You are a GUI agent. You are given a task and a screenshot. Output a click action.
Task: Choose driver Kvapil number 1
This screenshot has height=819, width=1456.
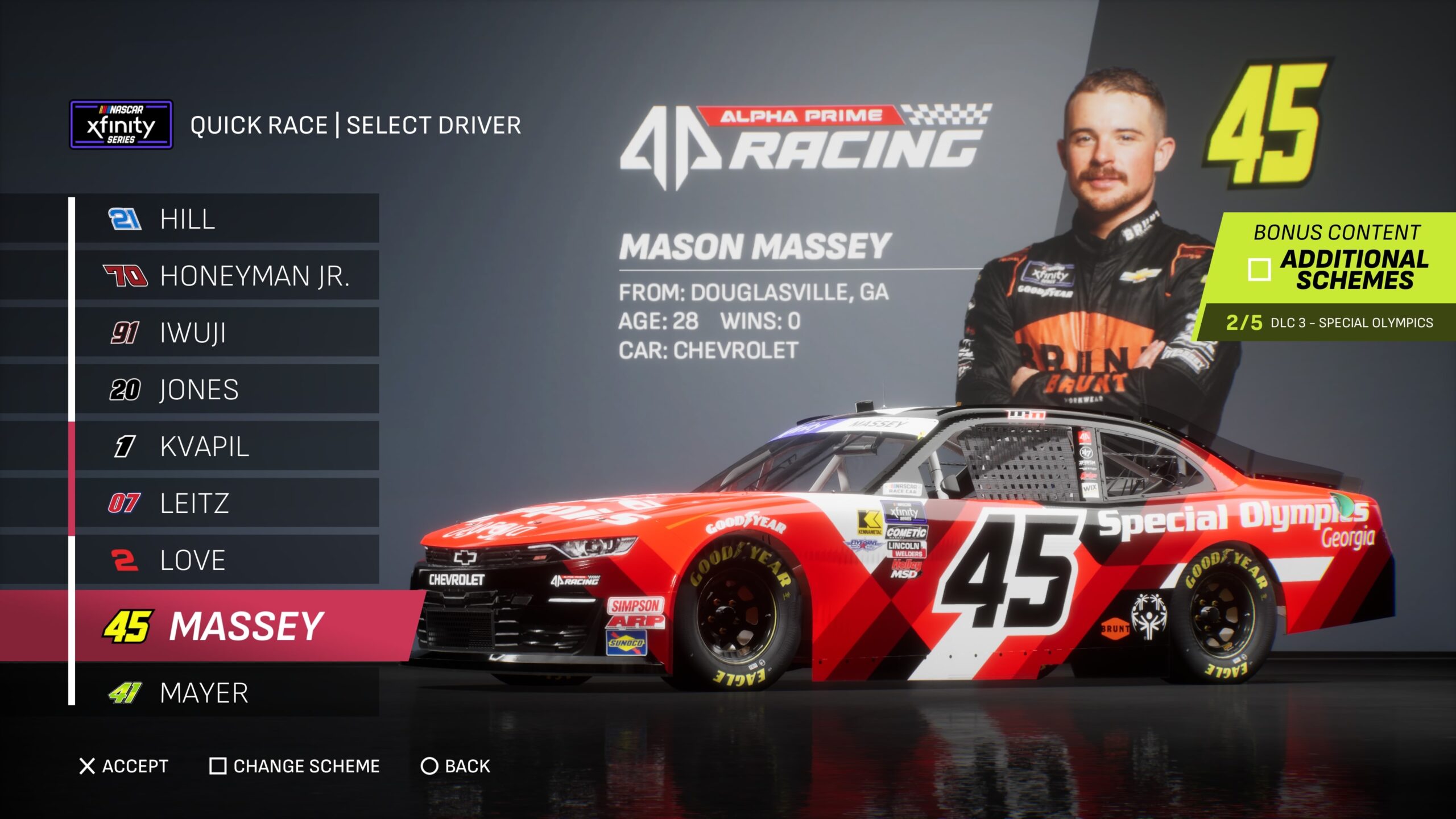click(x=226, y=446)
